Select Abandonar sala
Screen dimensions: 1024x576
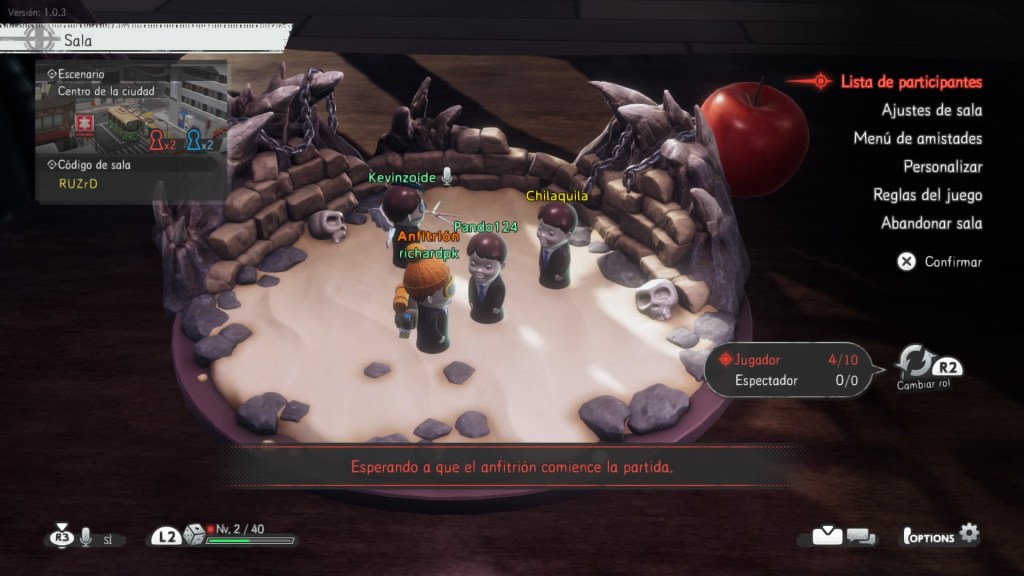[931, 223]
